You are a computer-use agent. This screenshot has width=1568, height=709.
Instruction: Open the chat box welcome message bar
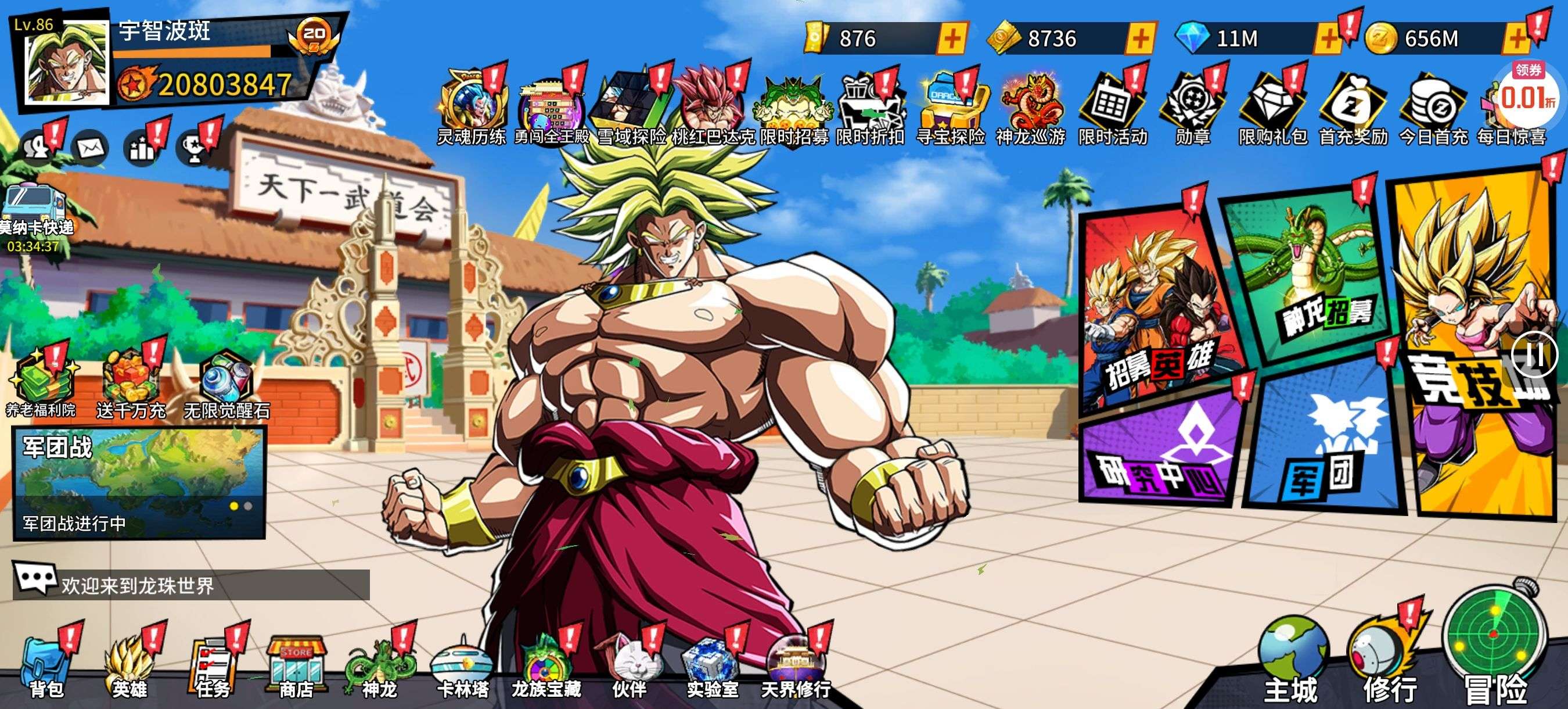click(191, 585)
